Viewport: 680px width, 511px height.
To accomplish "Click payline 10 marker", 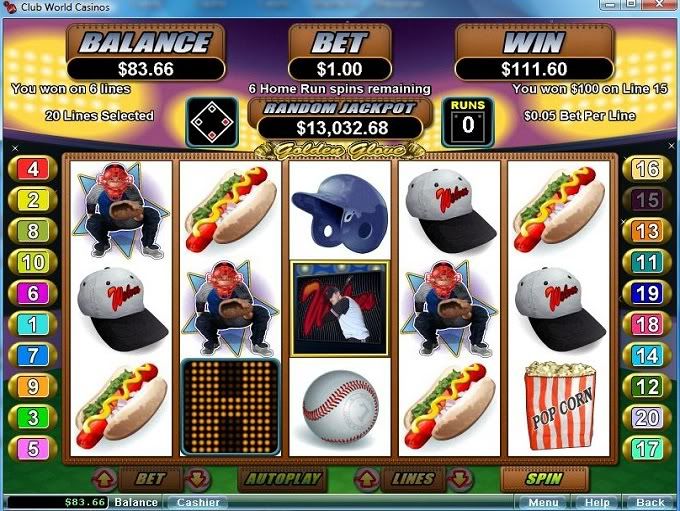I will click(33, 263).
